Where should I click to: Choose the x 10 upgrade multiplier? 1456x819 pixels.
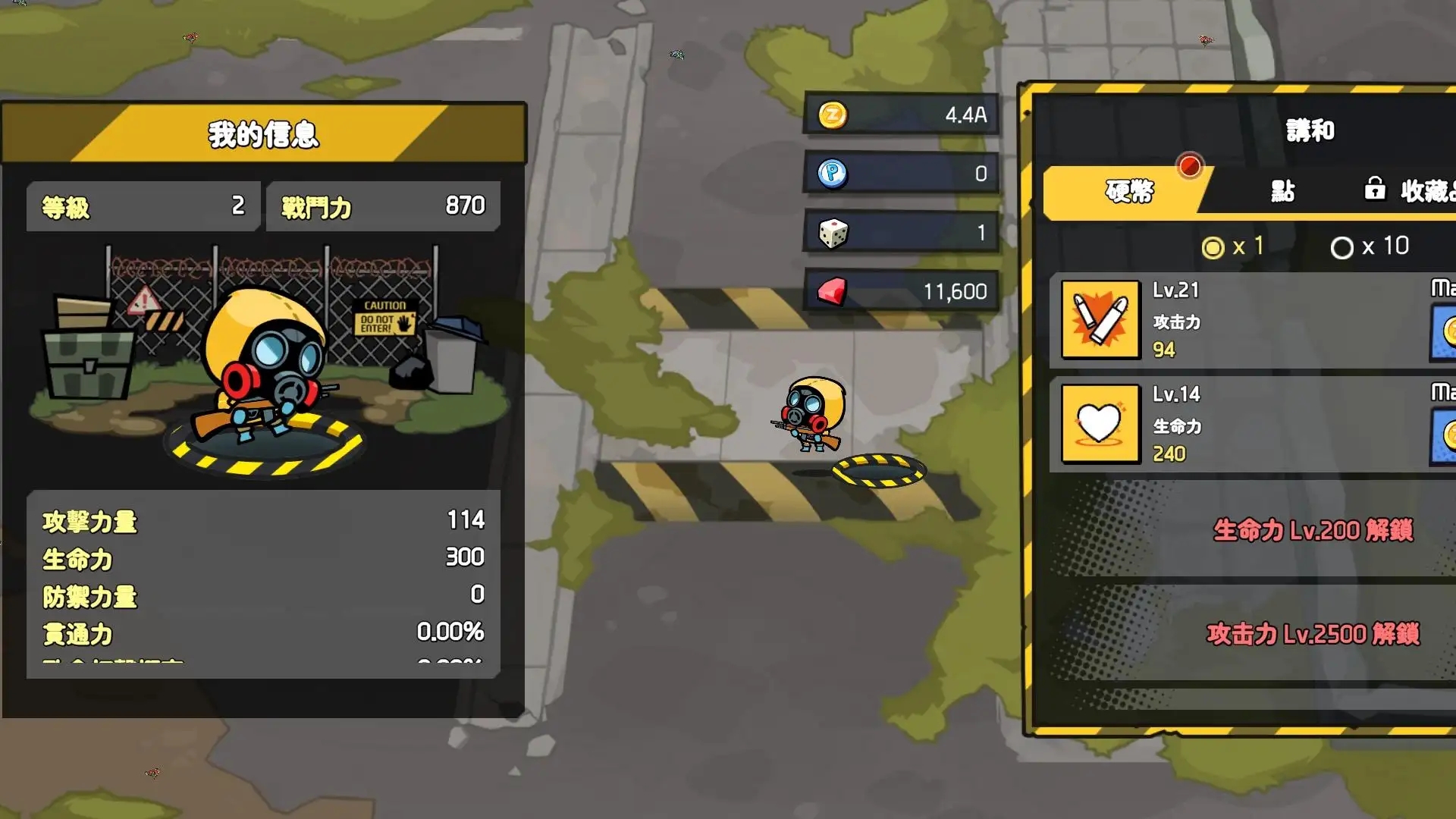click(x=1370, y=246)
